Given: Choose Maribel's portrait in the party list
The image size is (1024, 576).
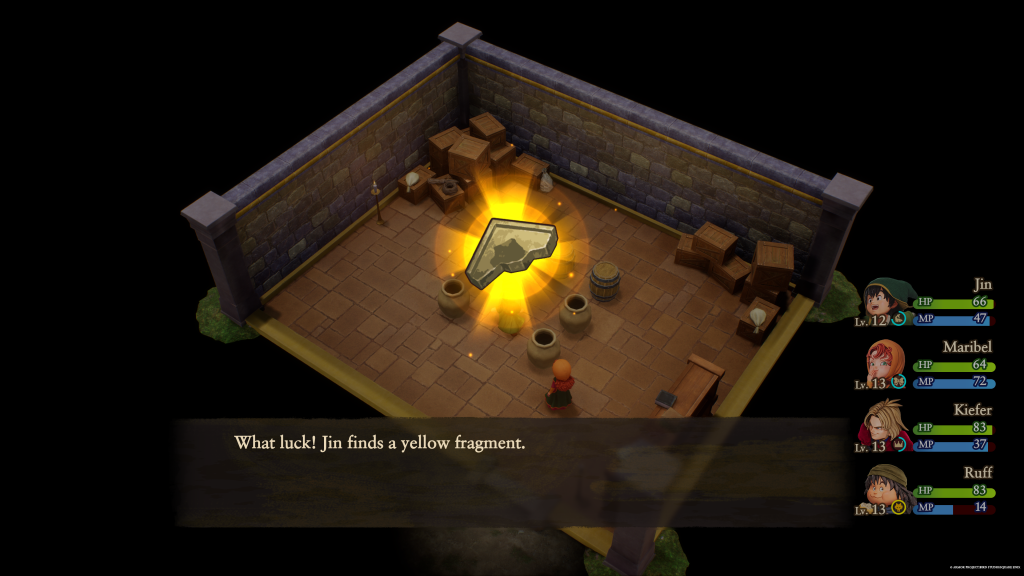Looking at the screenshot, I should pyautogui.click(x=884, y=363).
